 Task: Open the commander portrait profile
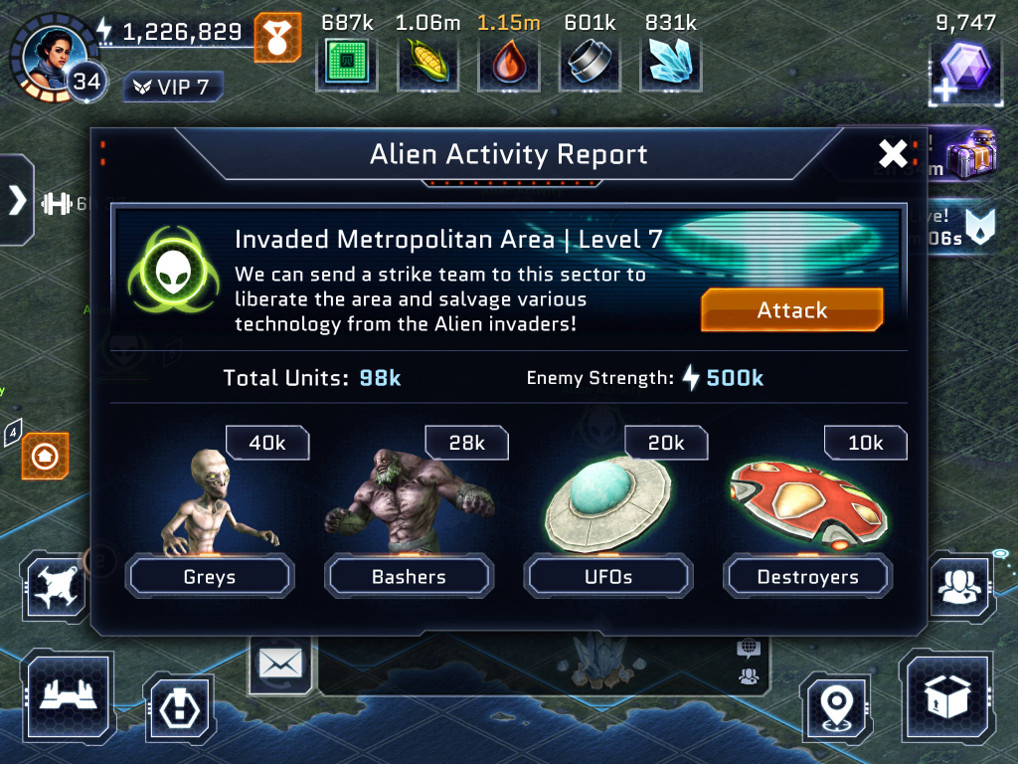click(x=50, y=55)
